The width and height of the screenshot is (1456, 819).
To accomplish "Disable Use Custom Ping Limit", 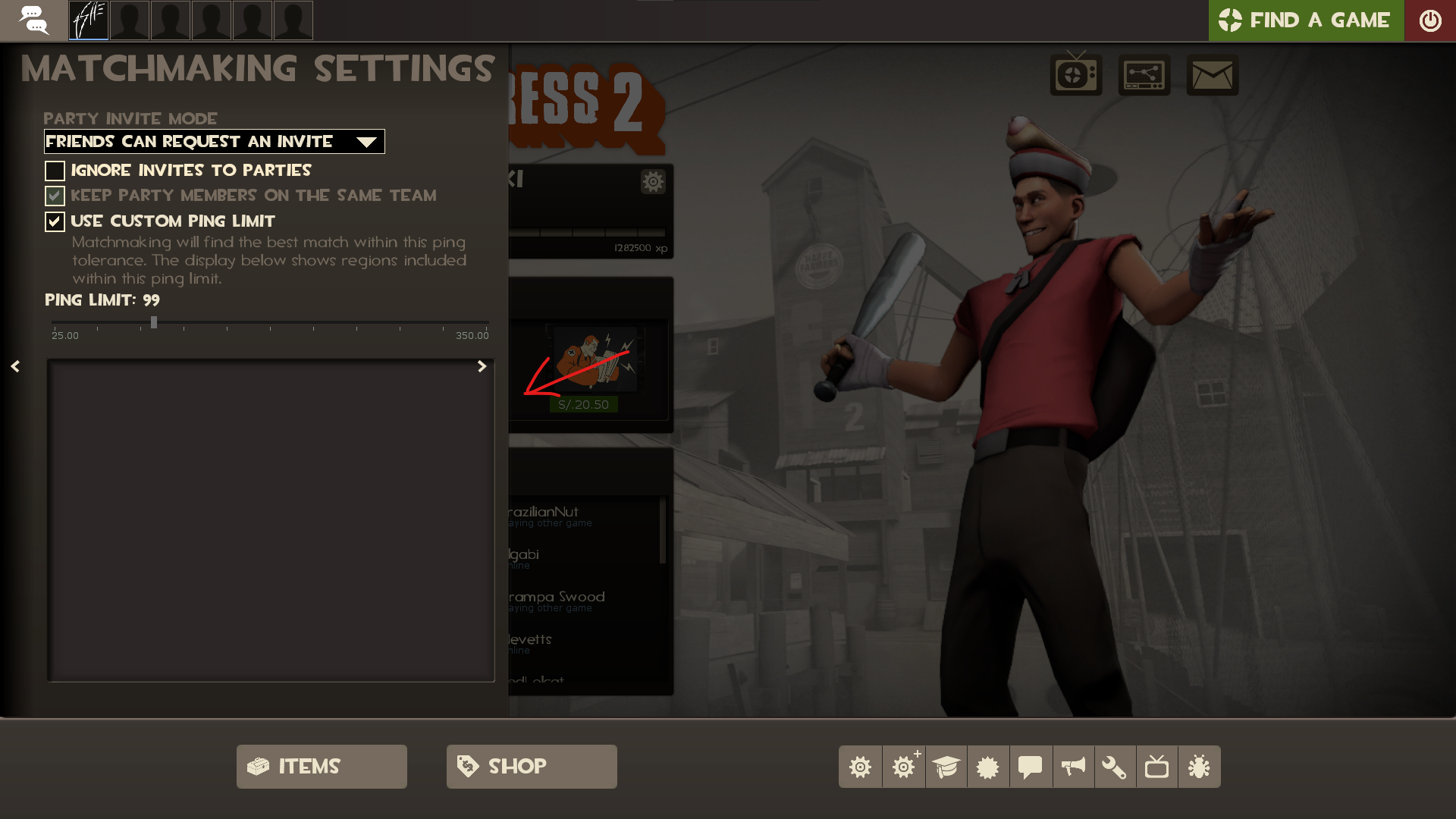I will tap(54, 221).
